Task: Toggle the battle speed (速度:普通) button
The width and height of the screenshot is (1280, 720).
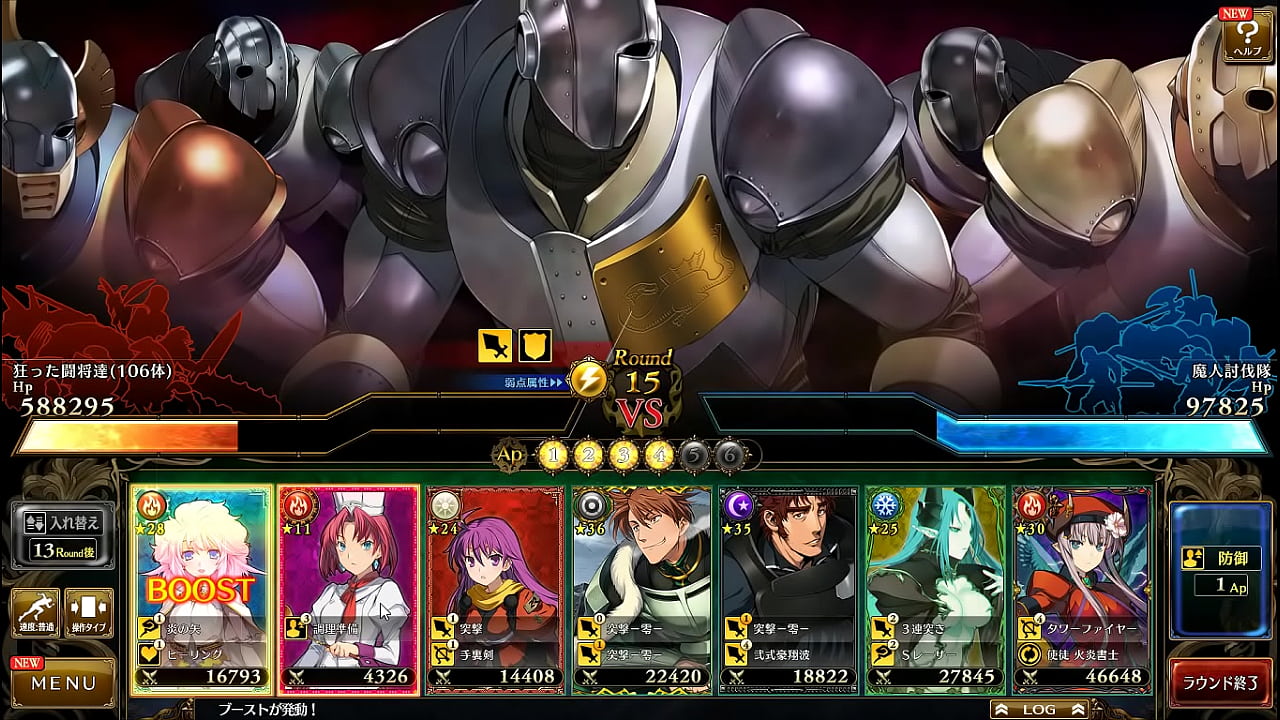Action: 34,613
